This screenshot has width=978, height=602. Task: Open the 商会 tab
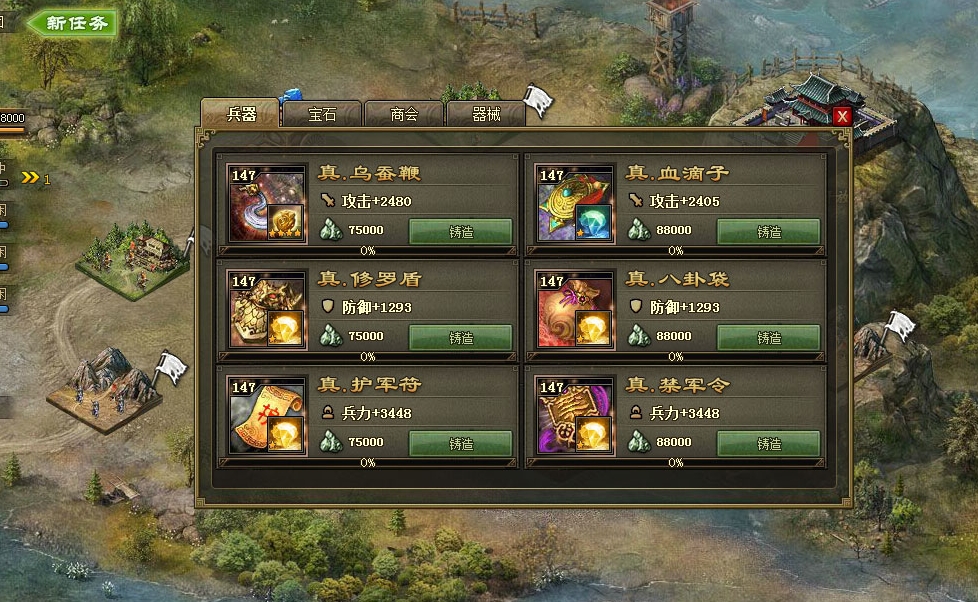tap(404, 114)
